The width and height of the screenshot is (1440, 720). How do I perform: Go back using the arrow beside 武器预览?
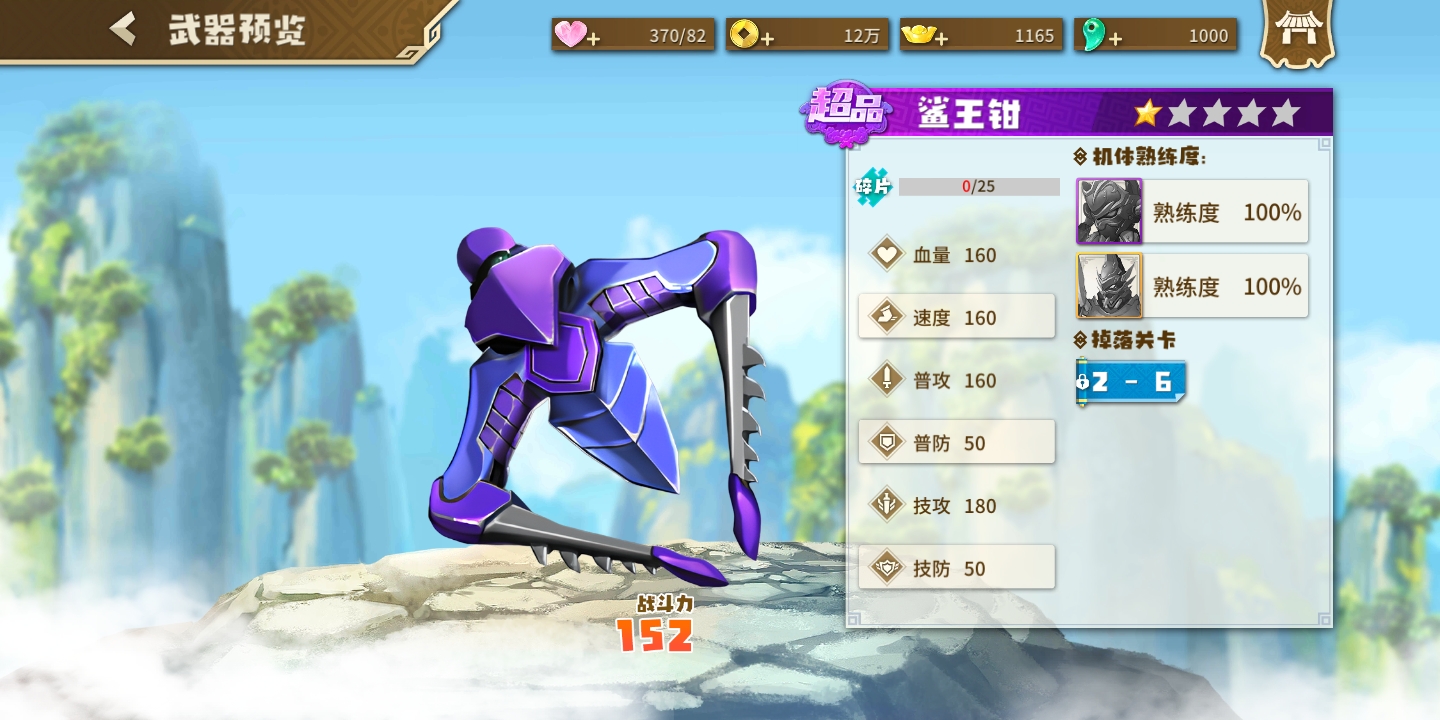click(123, 29)
